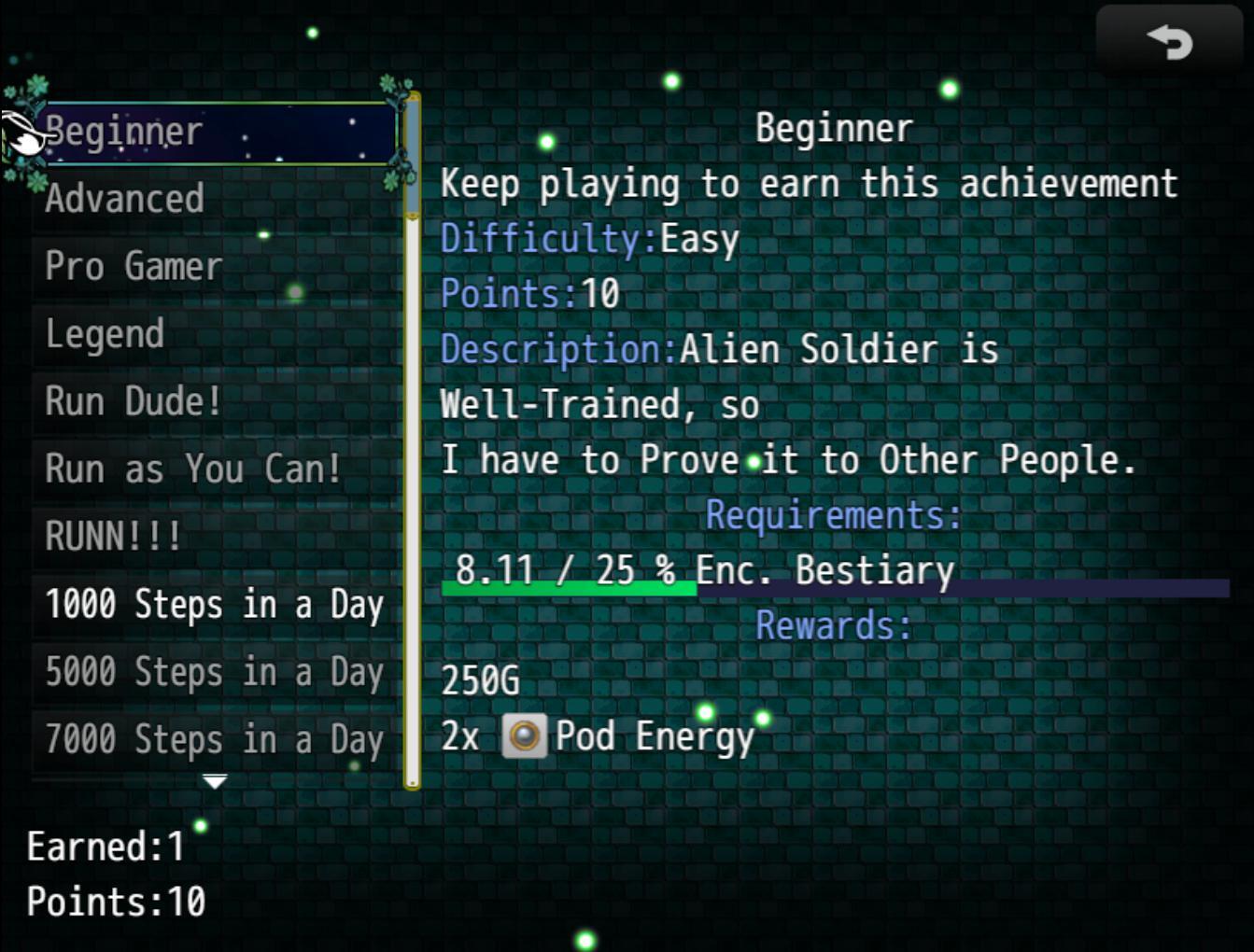Choose the RUNN!!! achievement
Screen dimensions: 1254x952
(x=217, y=537)
